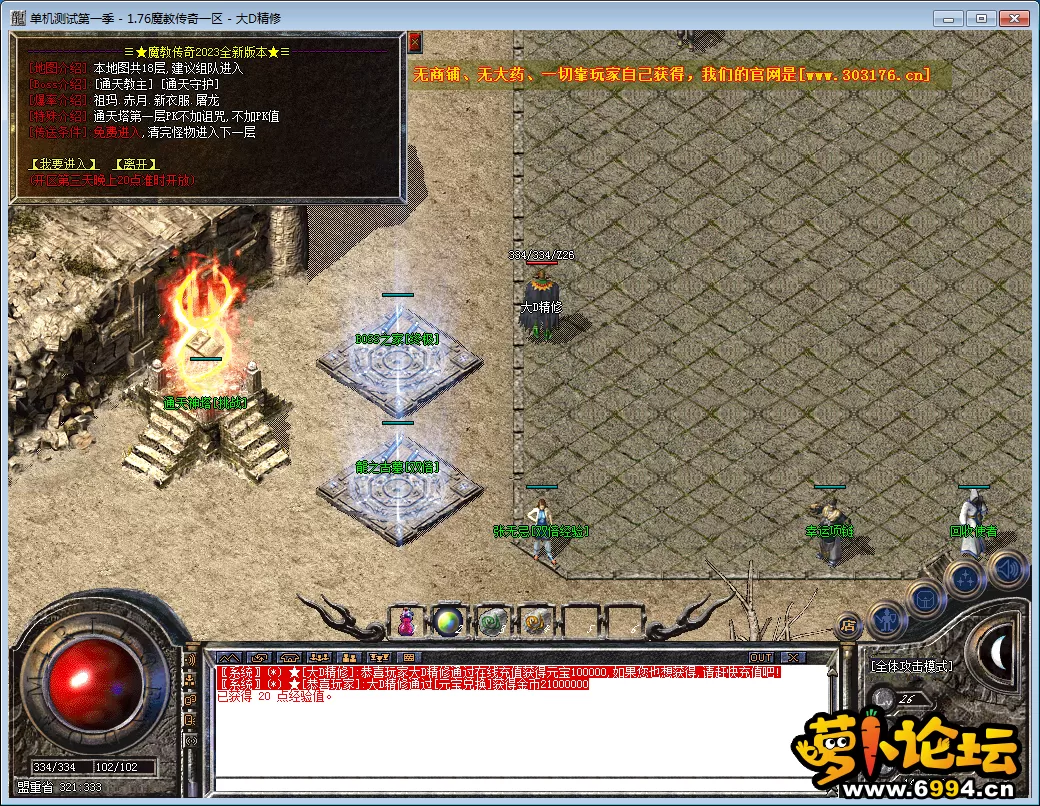Click the X button on chat toolbar
This screenshot has width=1040, height=806.
(792, 657)
